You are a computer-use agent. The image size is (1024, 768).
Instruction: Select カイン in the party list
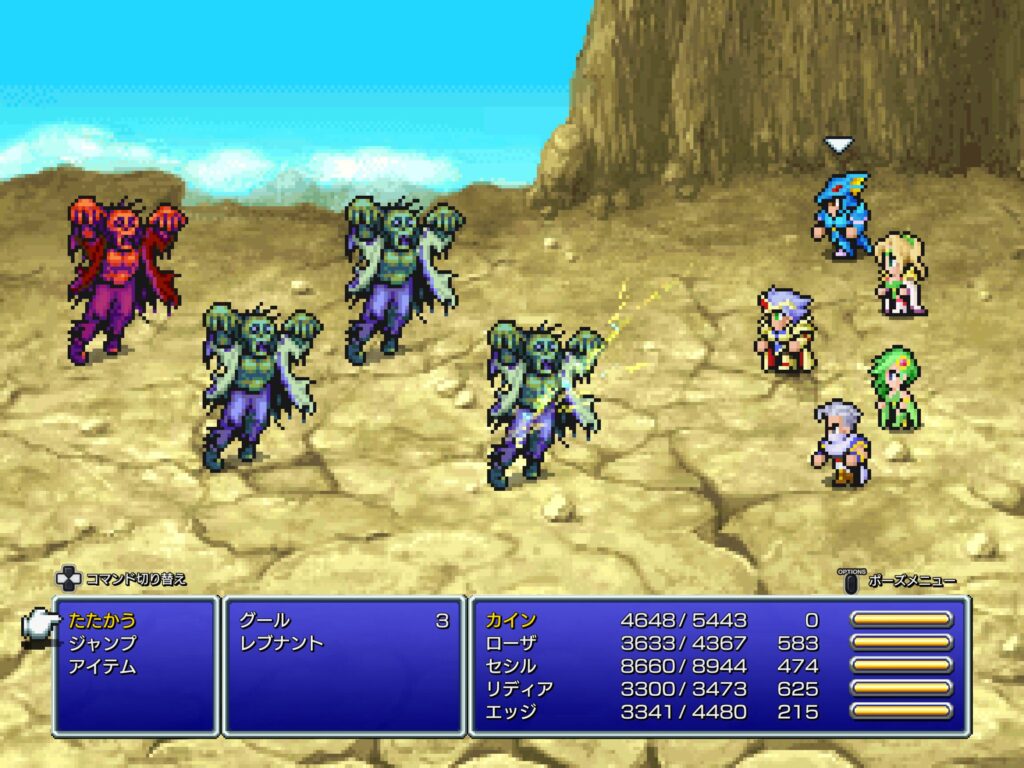[x=512, y=621]
